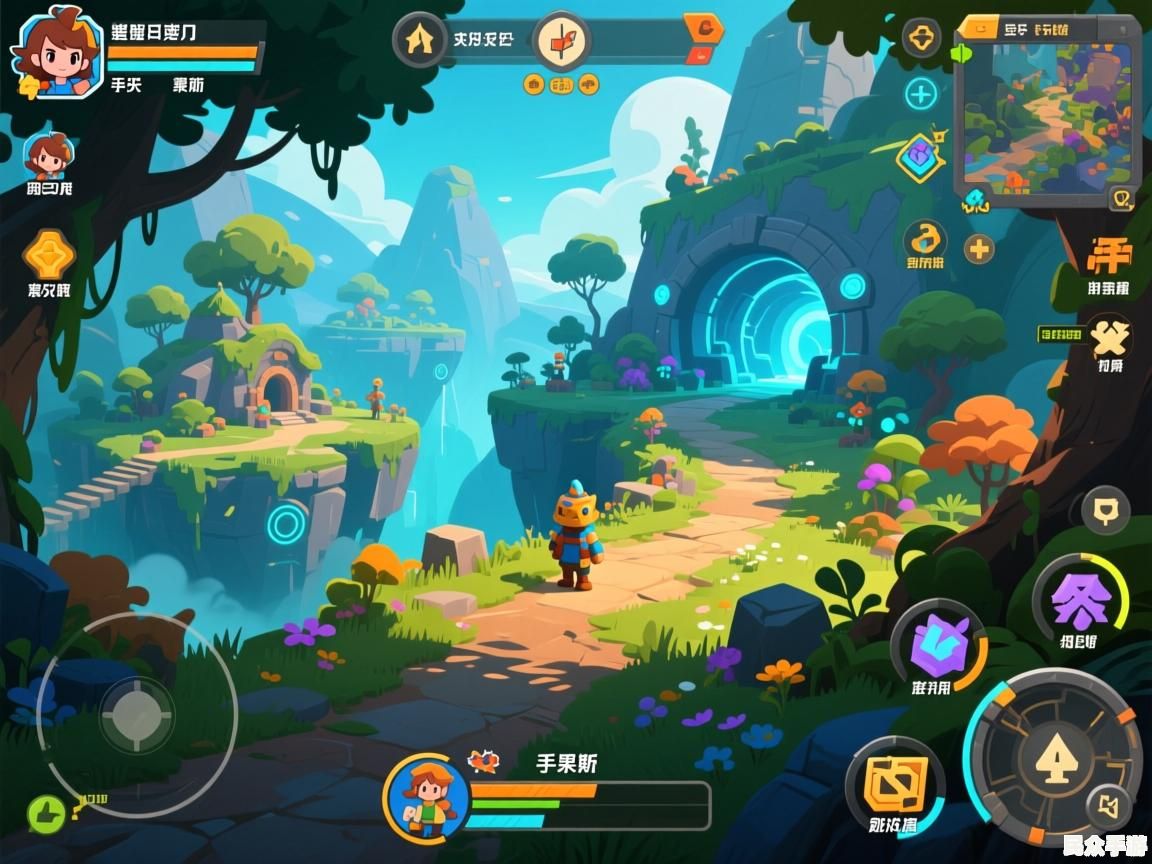This screenshot has height=864, width=1152.
Task: Click the magnifier button on the minimap corner
Action: (x=1122, y=199)
